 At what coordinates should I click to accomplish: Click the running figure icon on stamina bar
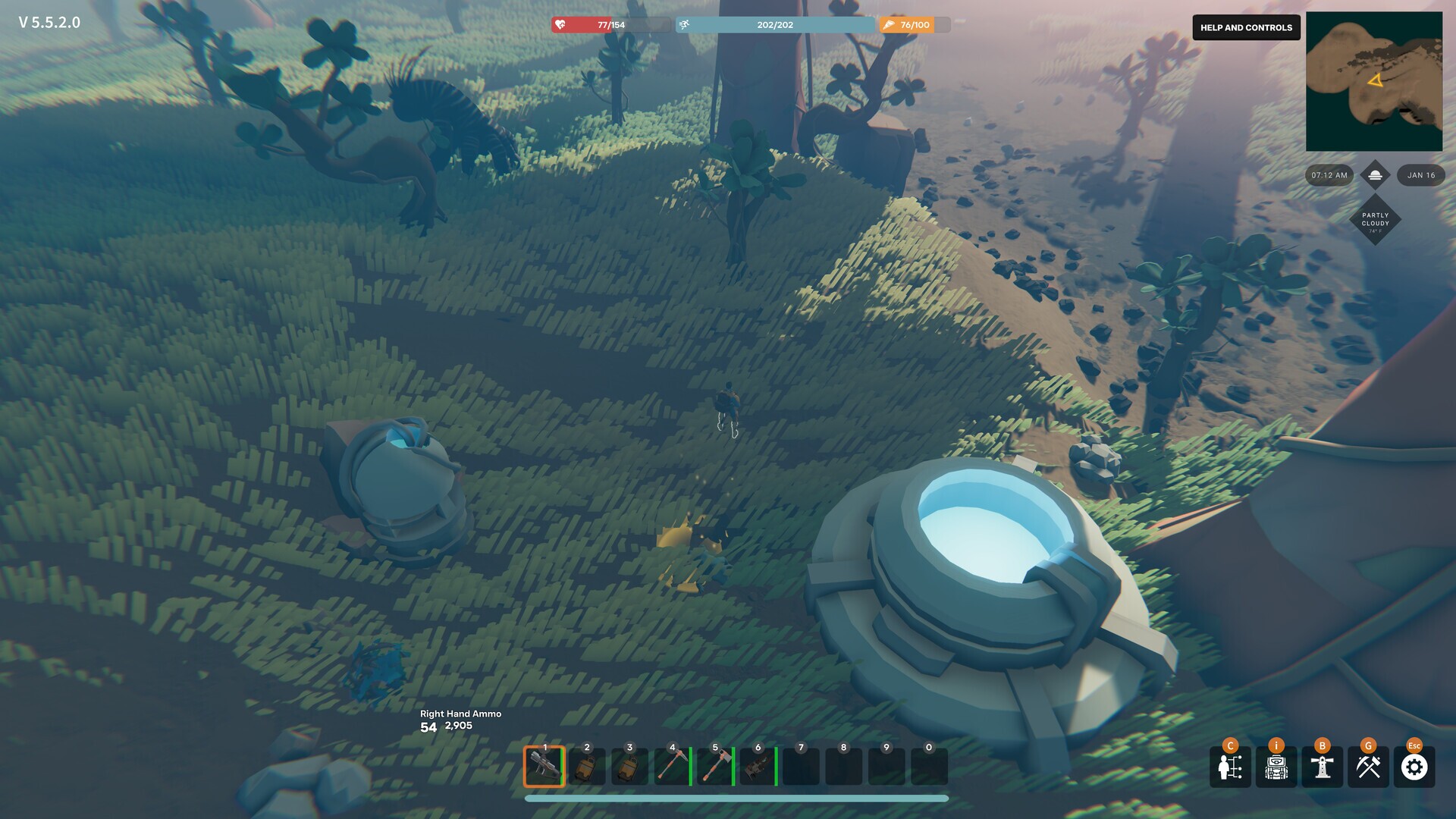tap(685, 24)
